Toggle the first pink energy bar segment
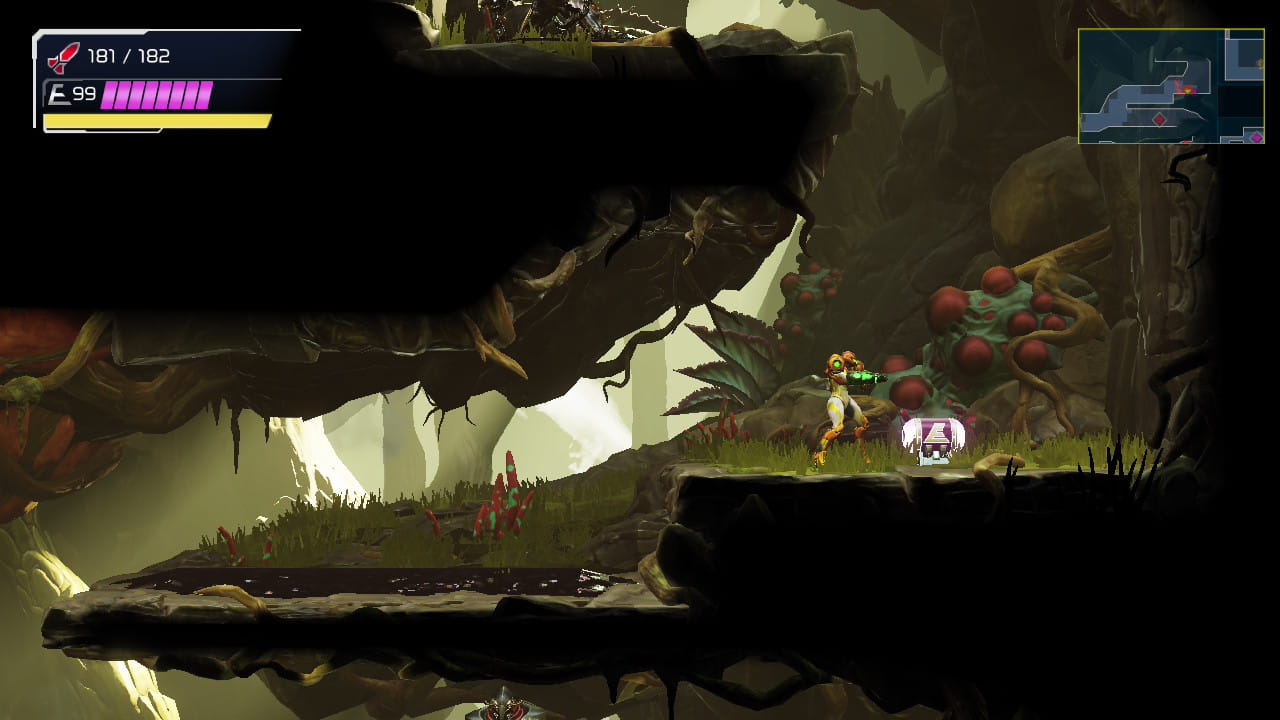The image size is (1280, 720). [x=110, y=96]
